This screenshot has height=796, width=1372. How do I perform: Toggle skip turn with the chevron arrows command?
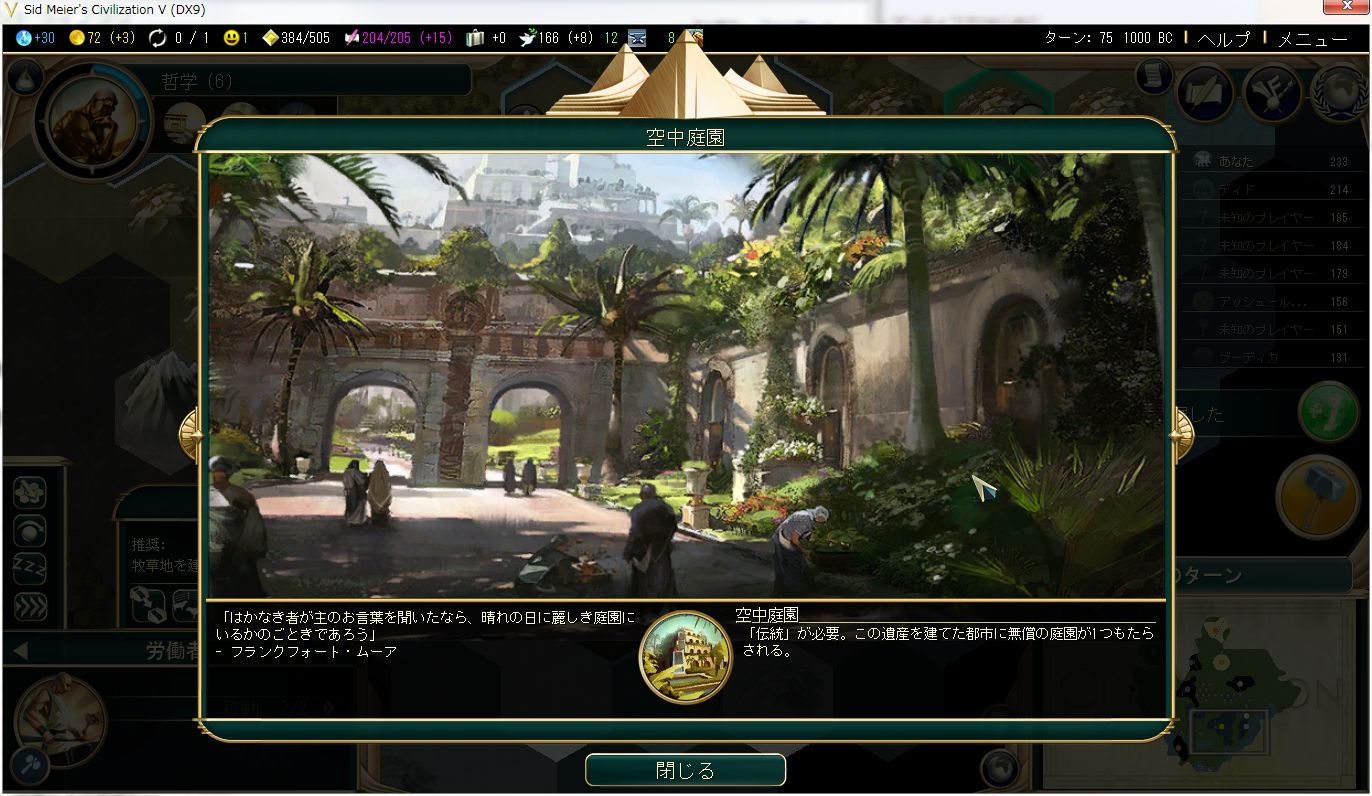(27, 605)
